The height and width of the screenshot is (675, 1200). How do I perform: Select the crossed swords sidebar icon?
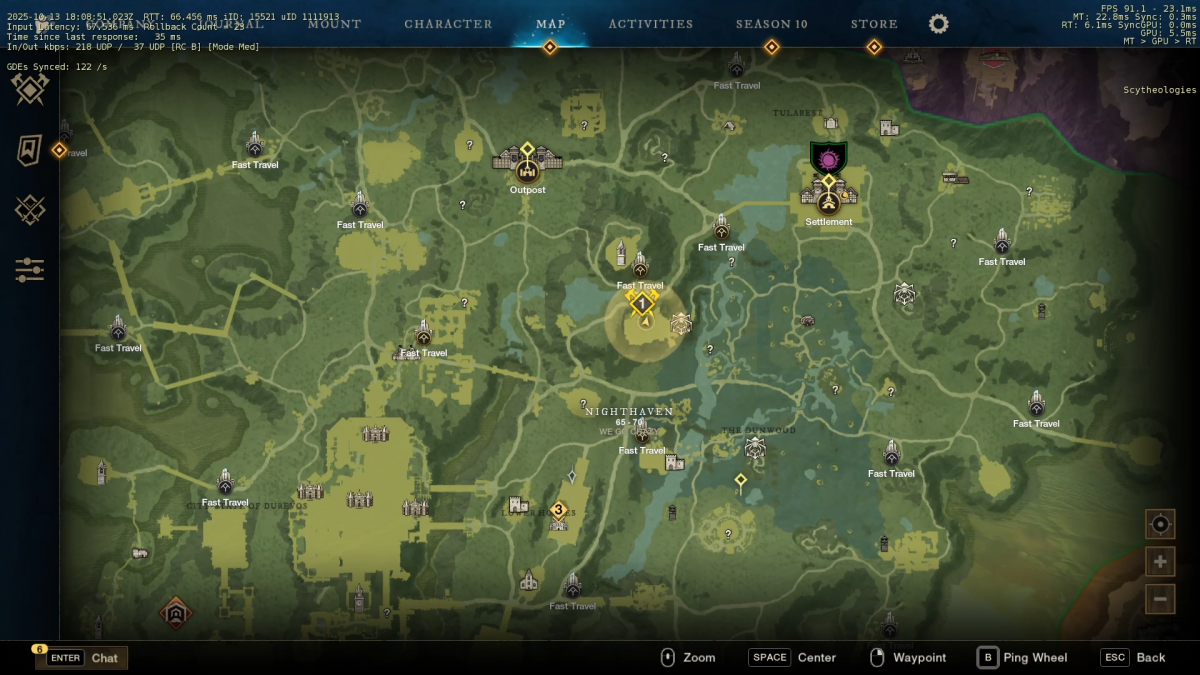tap(30, 210)
